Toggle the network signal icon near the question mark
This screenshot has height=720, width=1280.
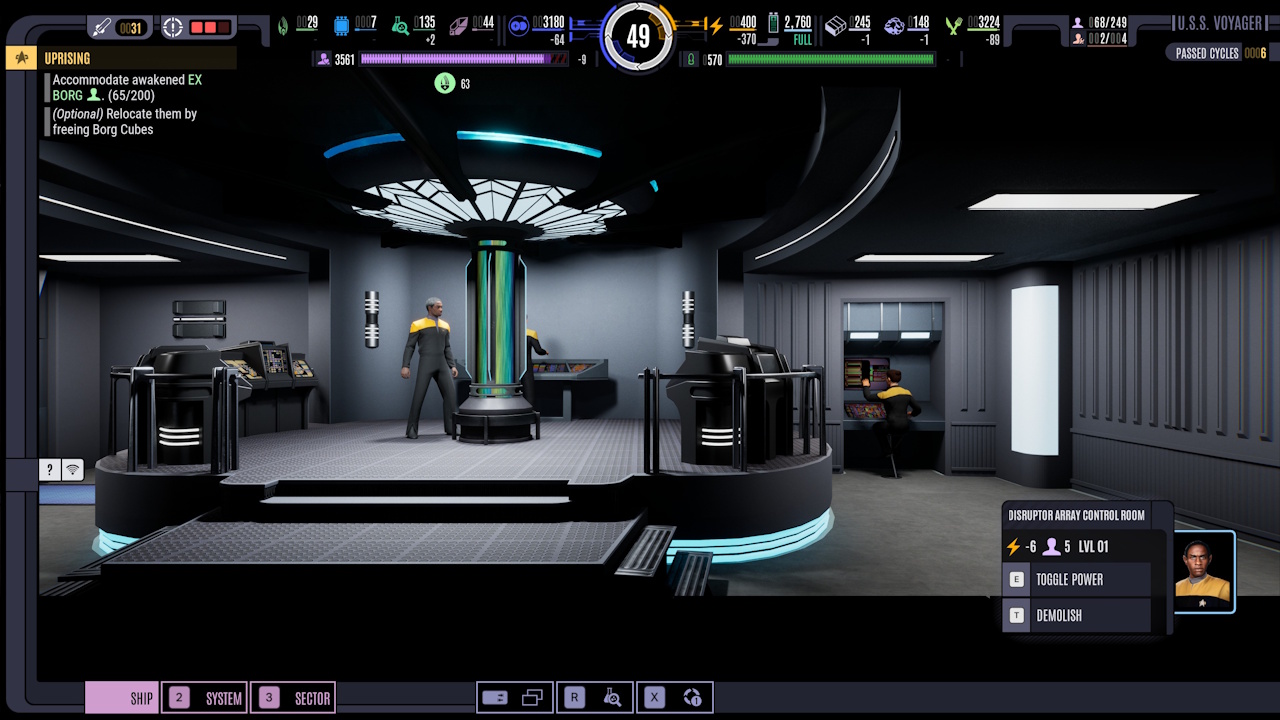(72, 469)
